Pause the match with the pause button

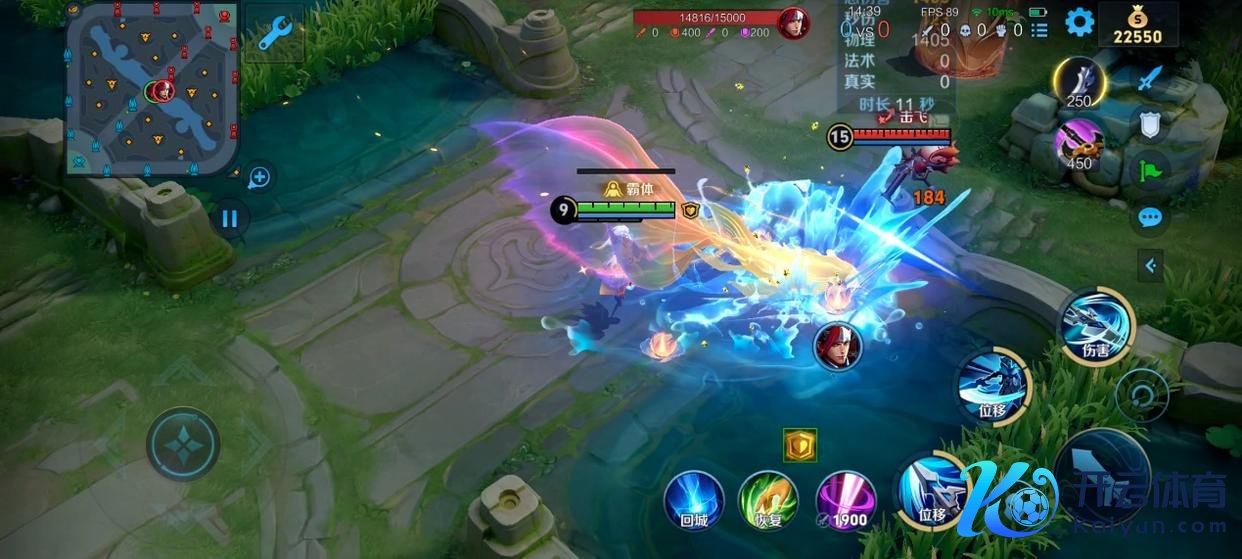click(x=230, y=218)
